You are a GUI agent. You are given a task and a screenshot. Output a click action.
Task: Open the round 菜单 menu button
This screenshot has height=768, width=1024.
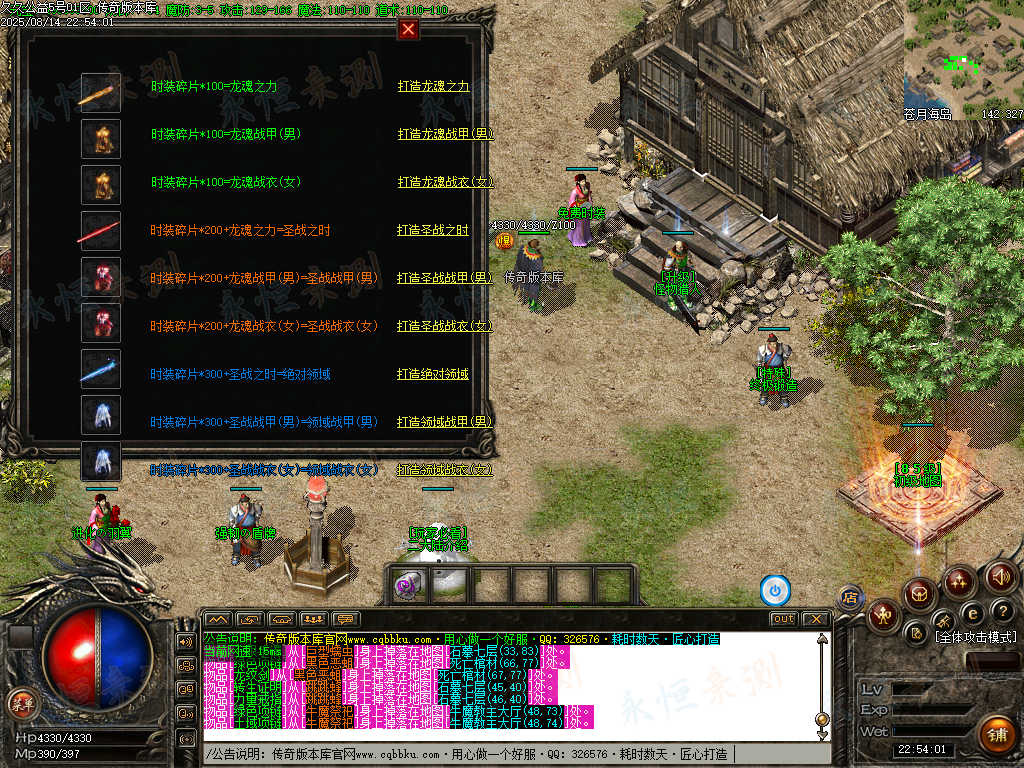21,702
